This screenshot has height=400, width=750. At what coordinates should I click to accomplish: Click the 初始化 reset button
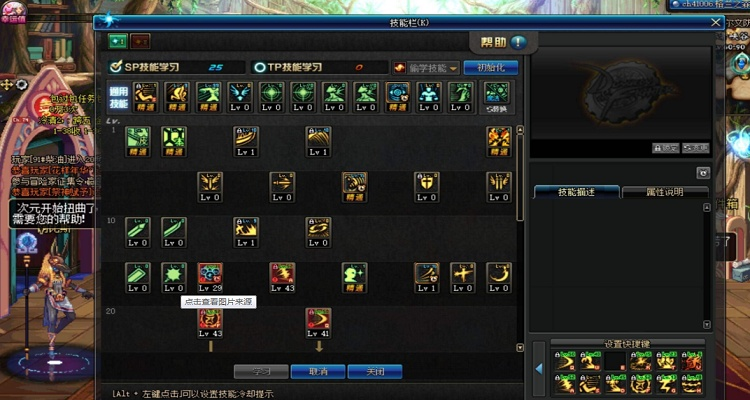(x=491, y=67)
